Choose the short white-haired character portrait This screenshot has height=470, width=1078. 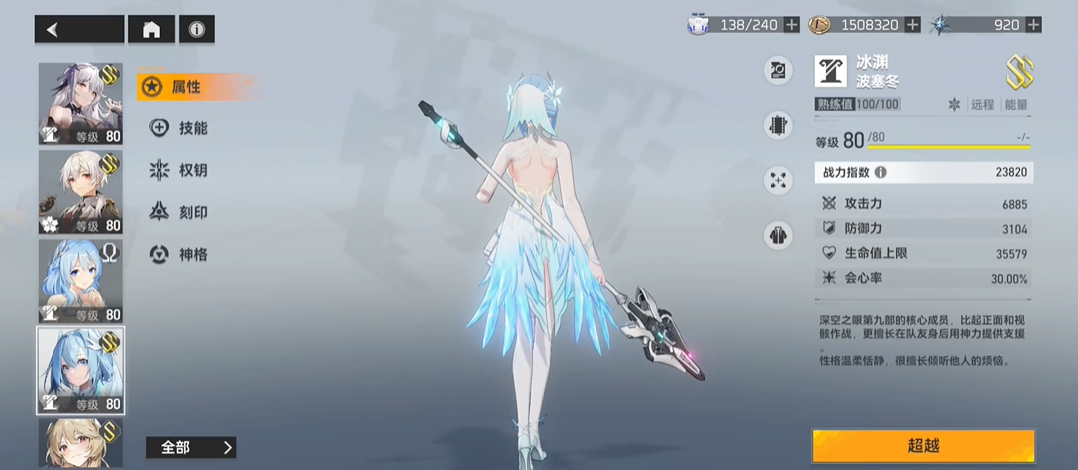tap(80, 192)
